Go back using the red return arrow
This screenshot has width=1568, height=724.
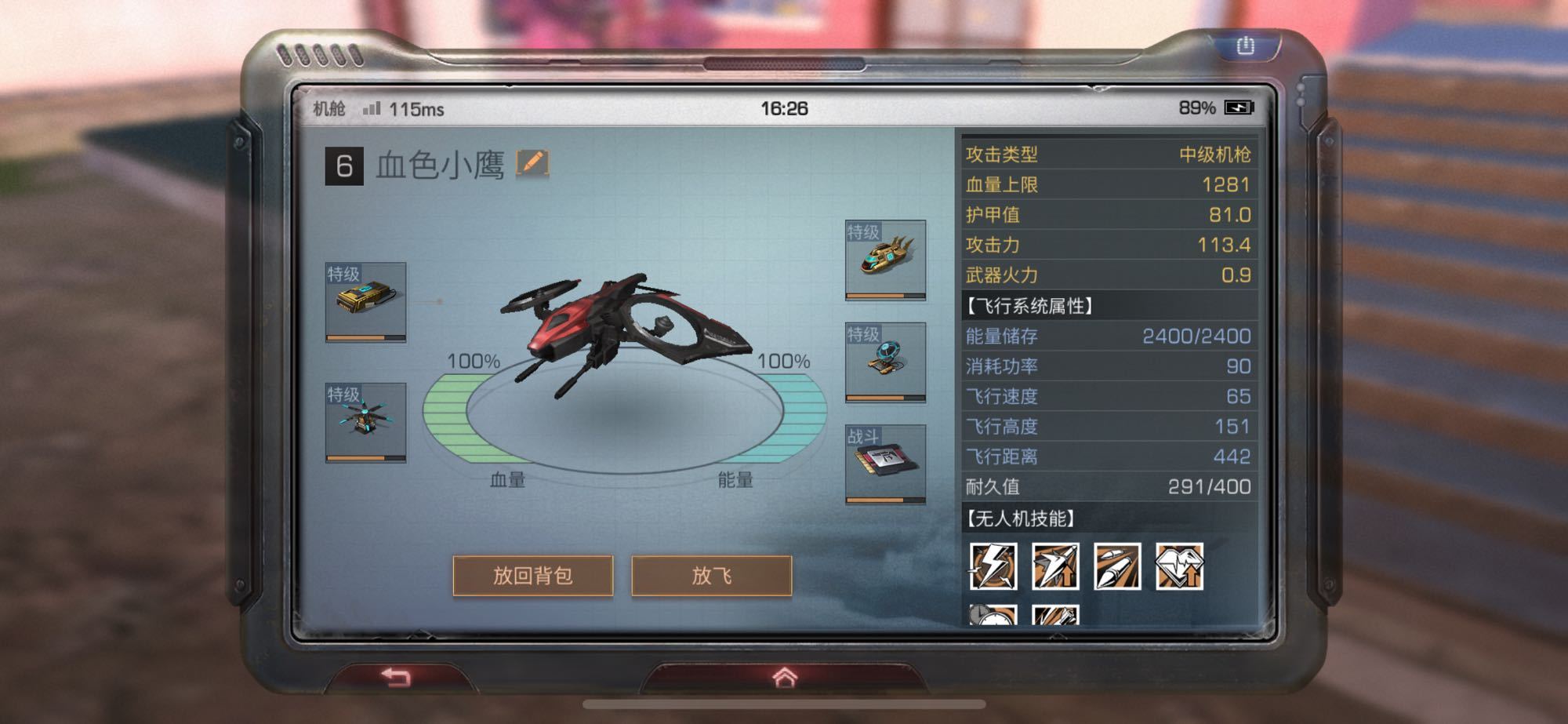(x=396, y=676)
